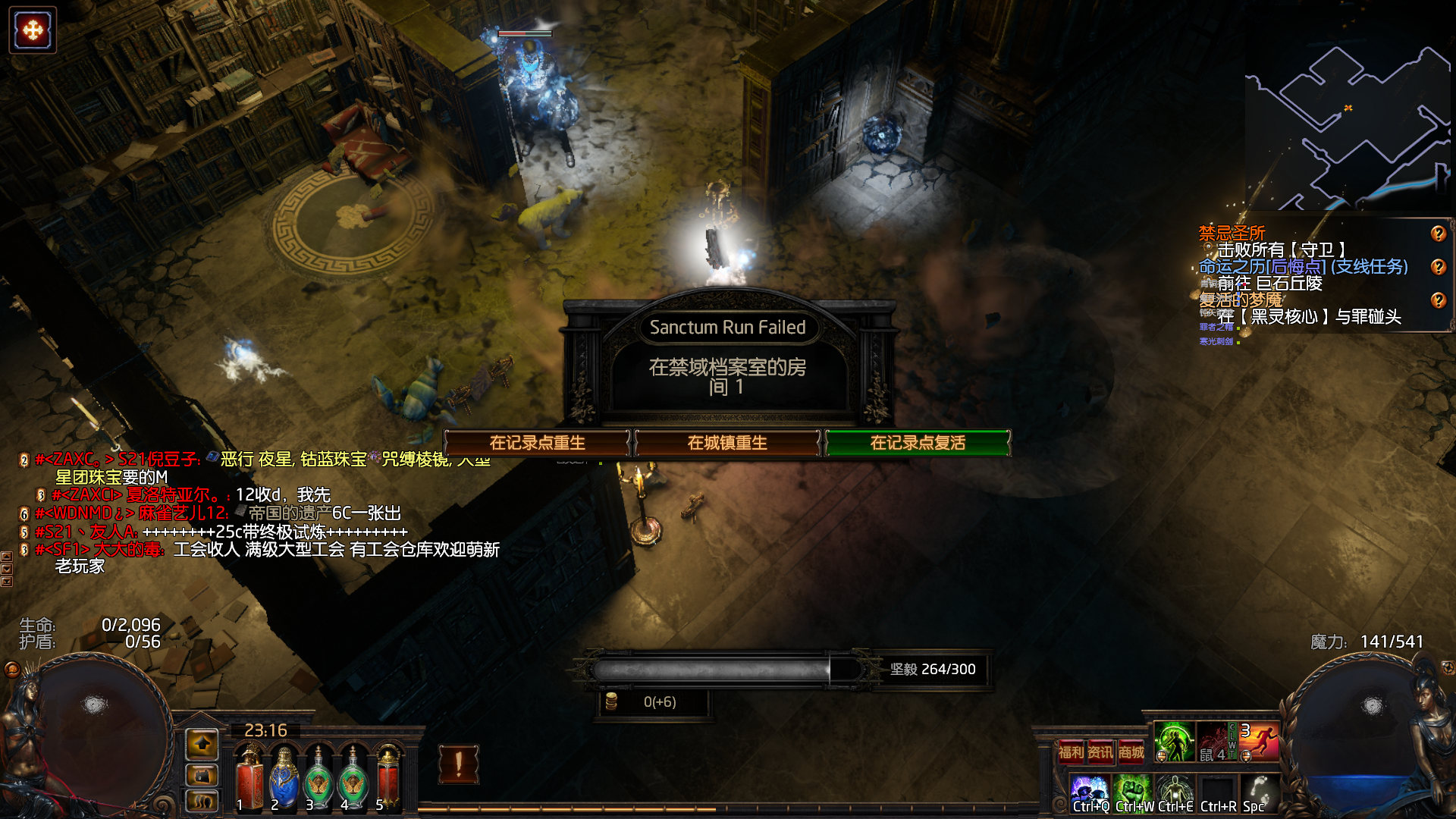
Task: Activate the running figure dash skill
Action: (x=1260, y=742)
